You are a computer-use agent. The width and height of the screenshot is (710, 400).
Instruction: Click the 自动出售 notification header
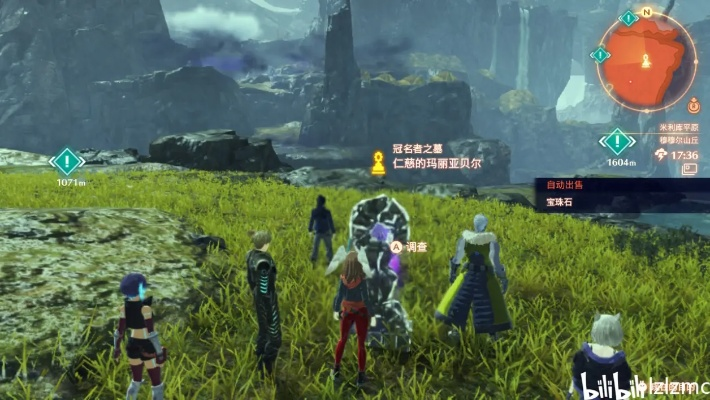coord(564,185)
